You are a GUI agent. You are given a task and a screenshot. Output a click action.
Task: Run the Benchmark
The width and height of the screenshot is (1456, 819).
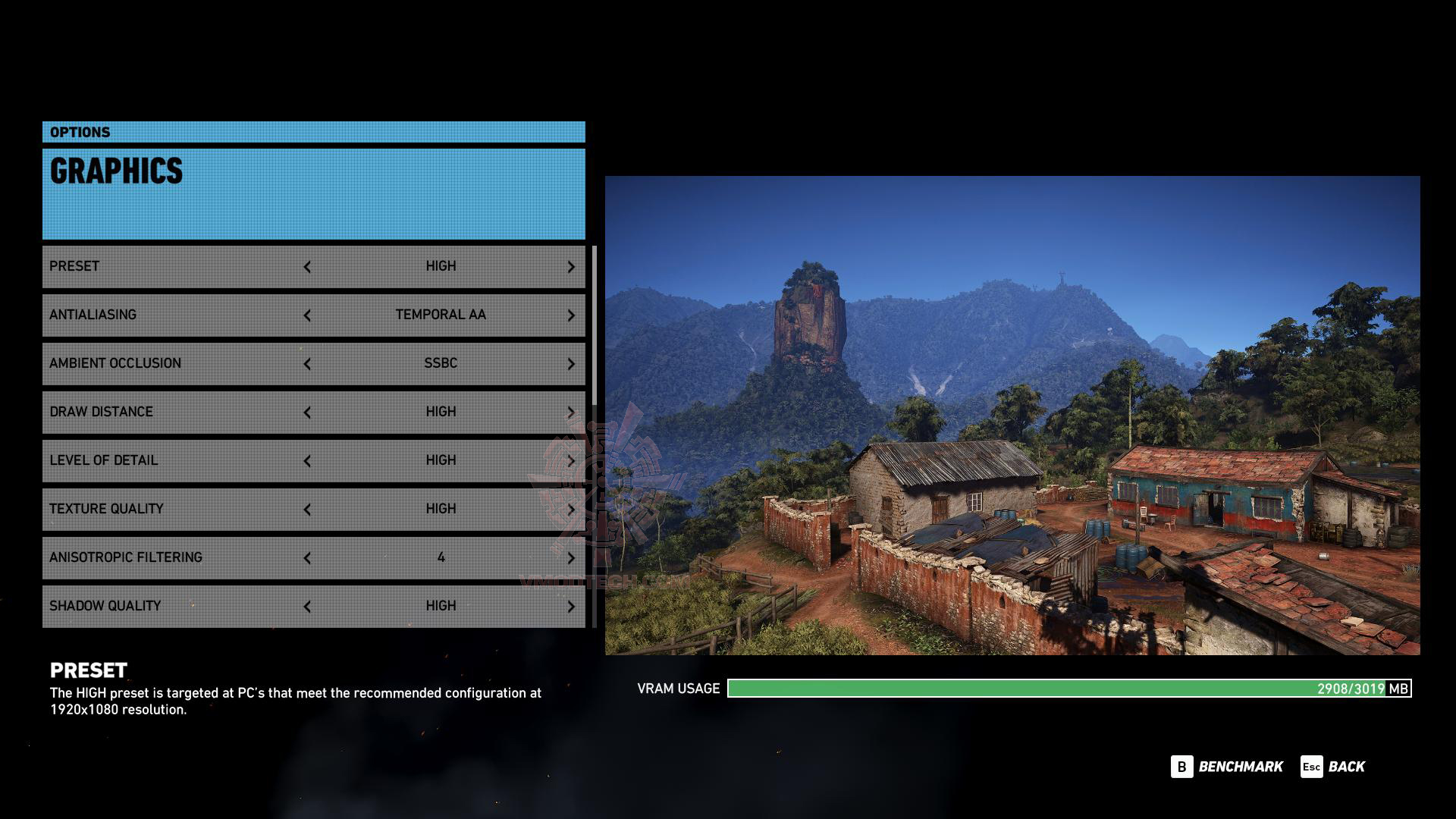[x=1227, y=767]
